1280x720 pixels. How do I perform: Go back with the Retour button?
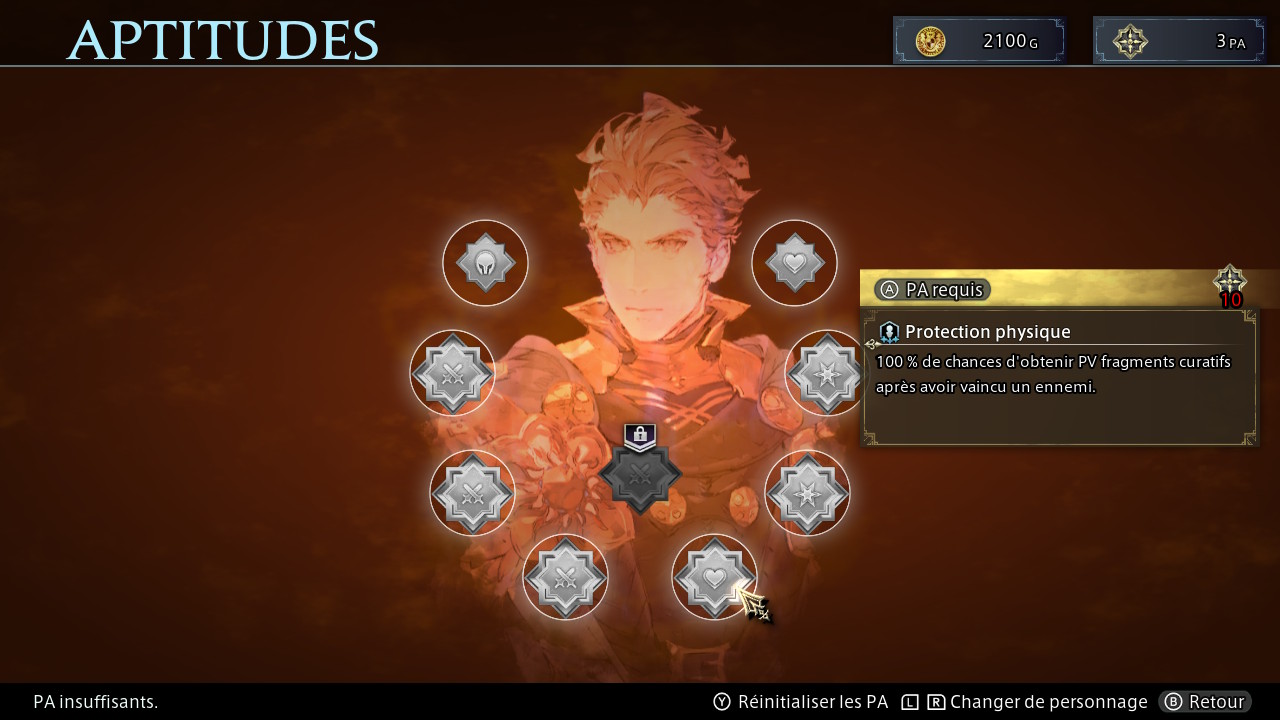1205,702
